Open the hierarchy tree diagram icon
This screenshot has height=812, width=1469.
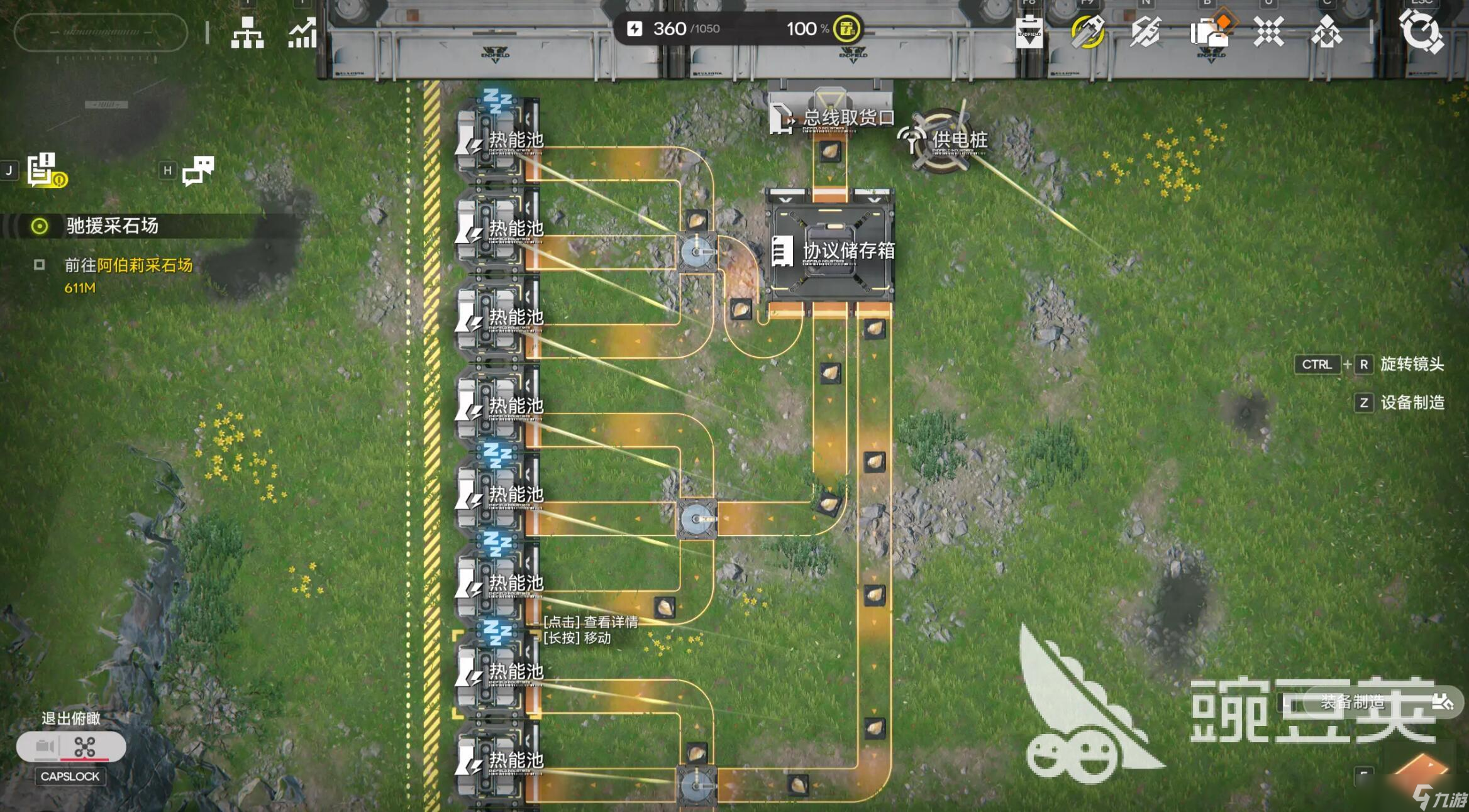click(x=247, y=32)
